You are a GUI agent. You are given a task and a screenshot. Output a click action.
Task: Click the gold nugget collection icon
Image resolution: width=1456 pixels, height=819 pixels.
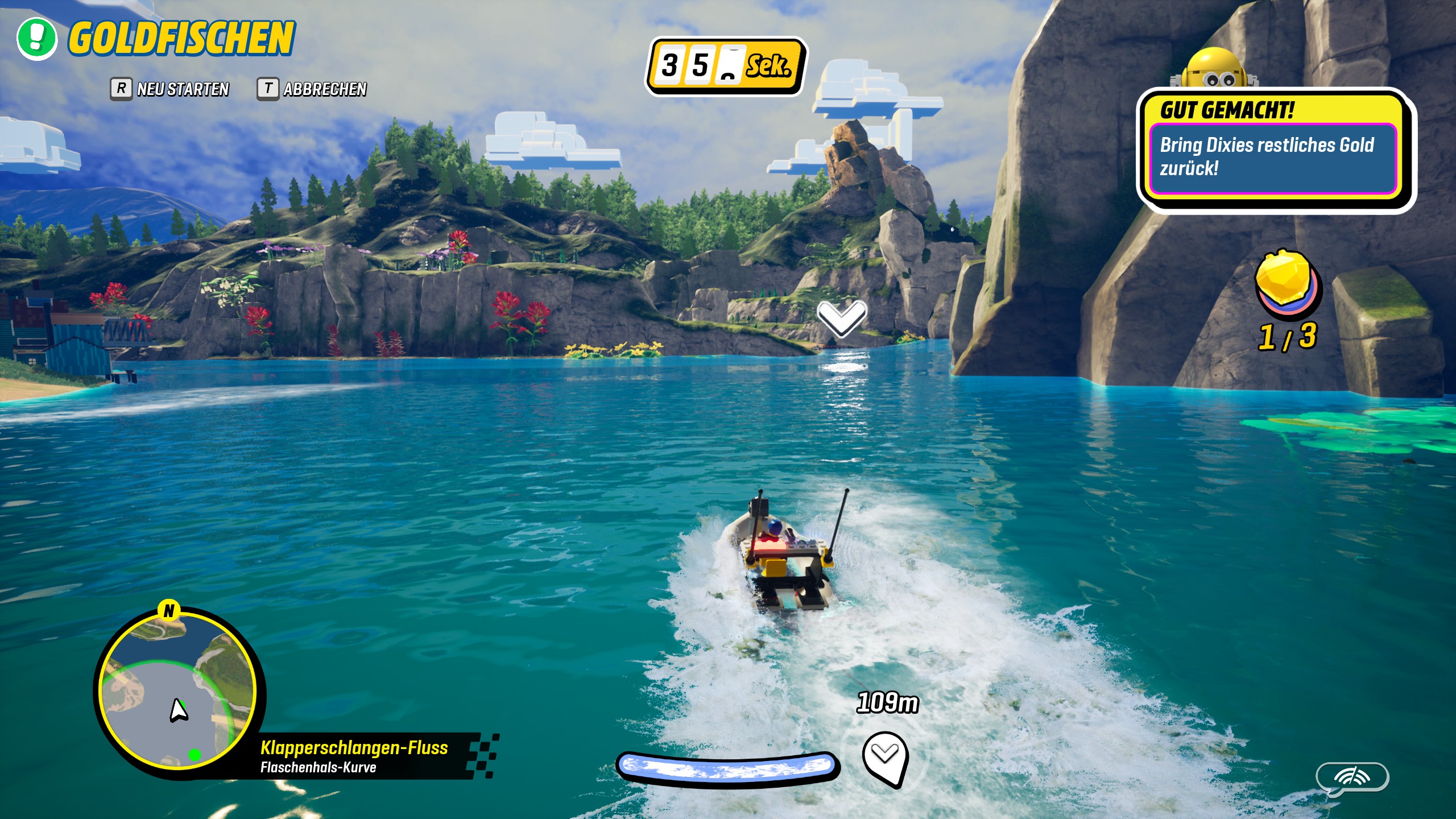(x=1288, y=283)
